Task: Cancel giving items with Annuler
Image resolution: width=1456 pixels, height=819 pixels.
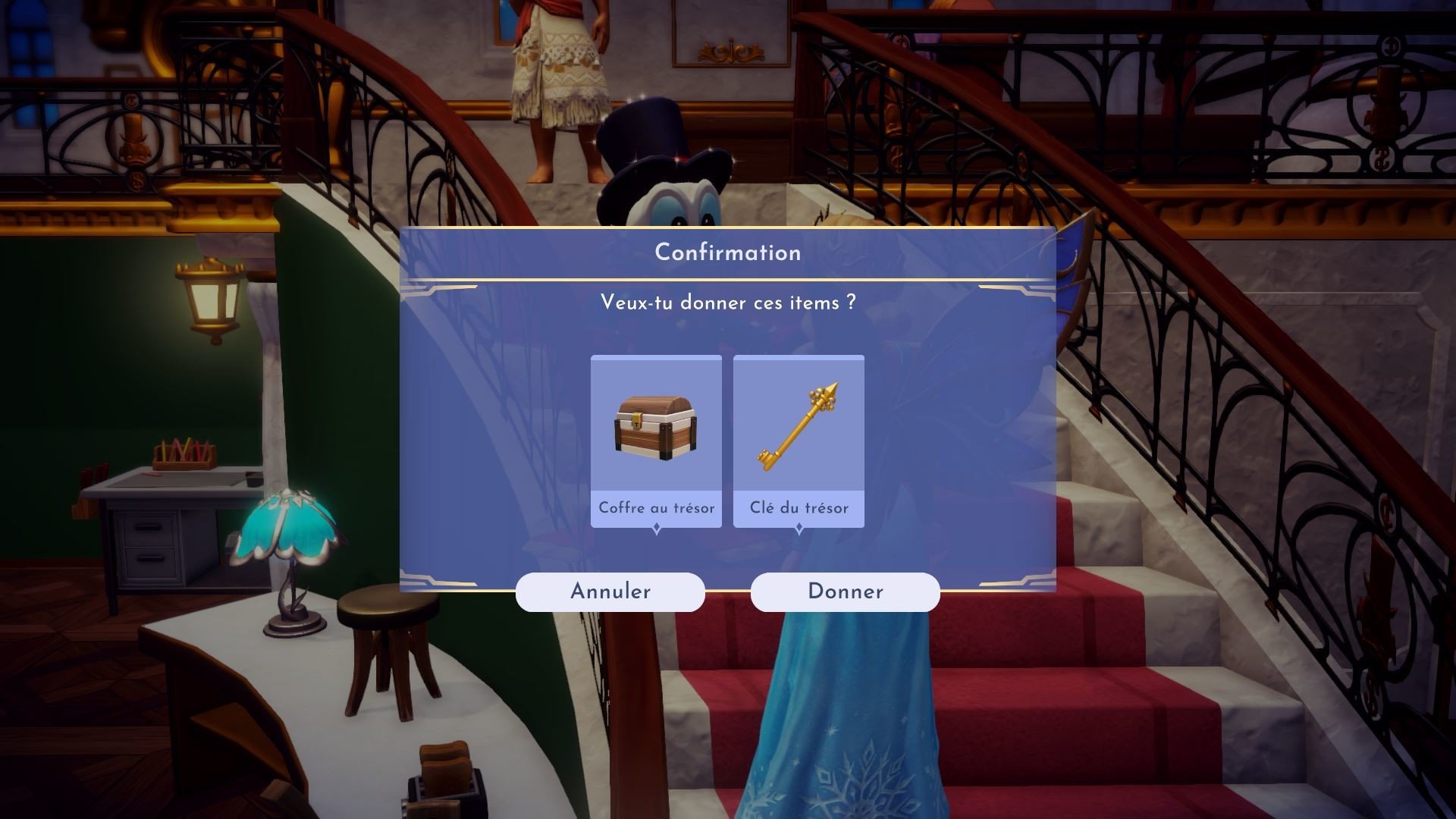Action: pyautogui.click(x=610, y=591)
